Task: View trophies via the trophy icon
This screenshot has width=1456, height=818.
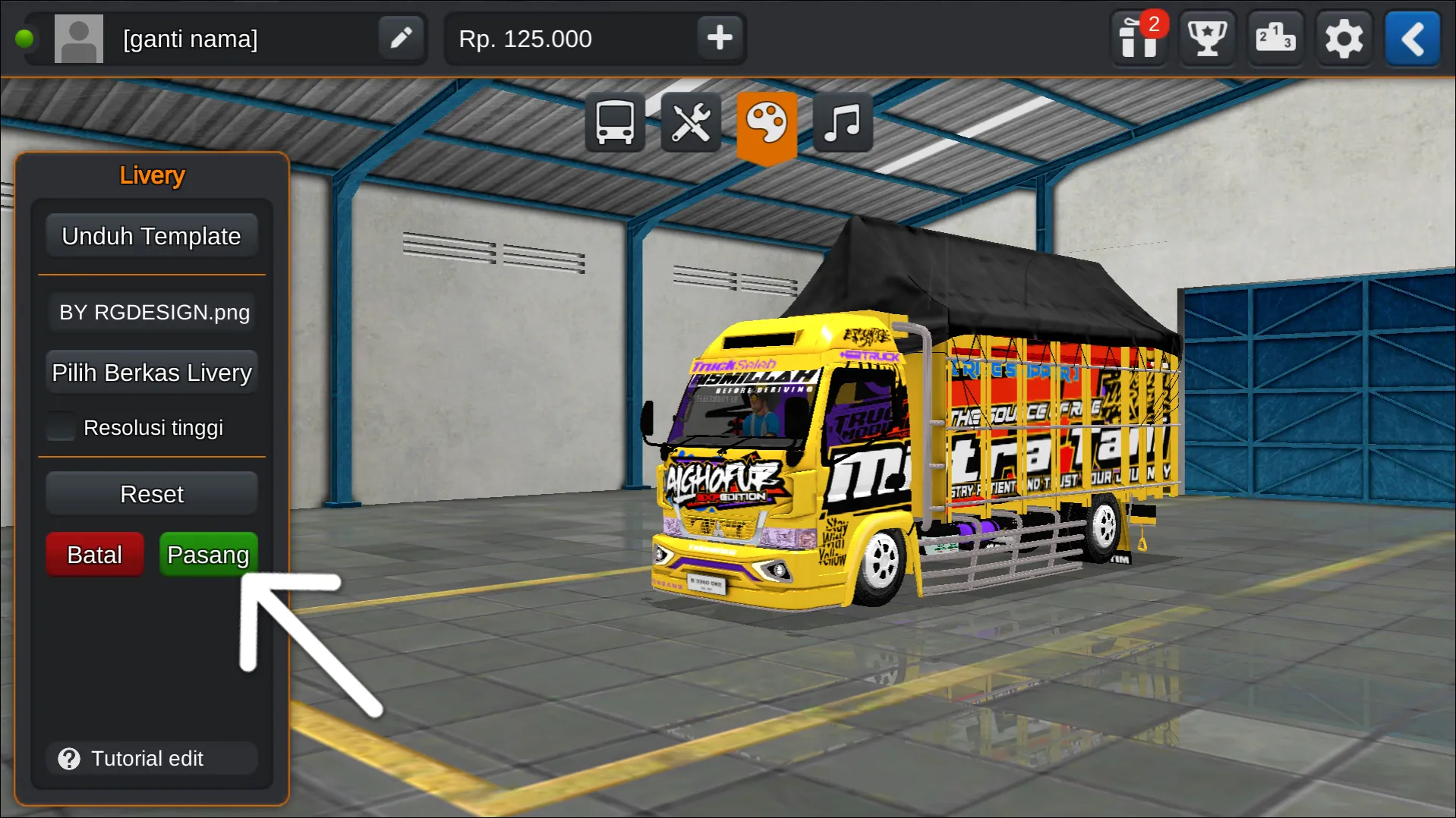Action: [x=1207, y=38]
